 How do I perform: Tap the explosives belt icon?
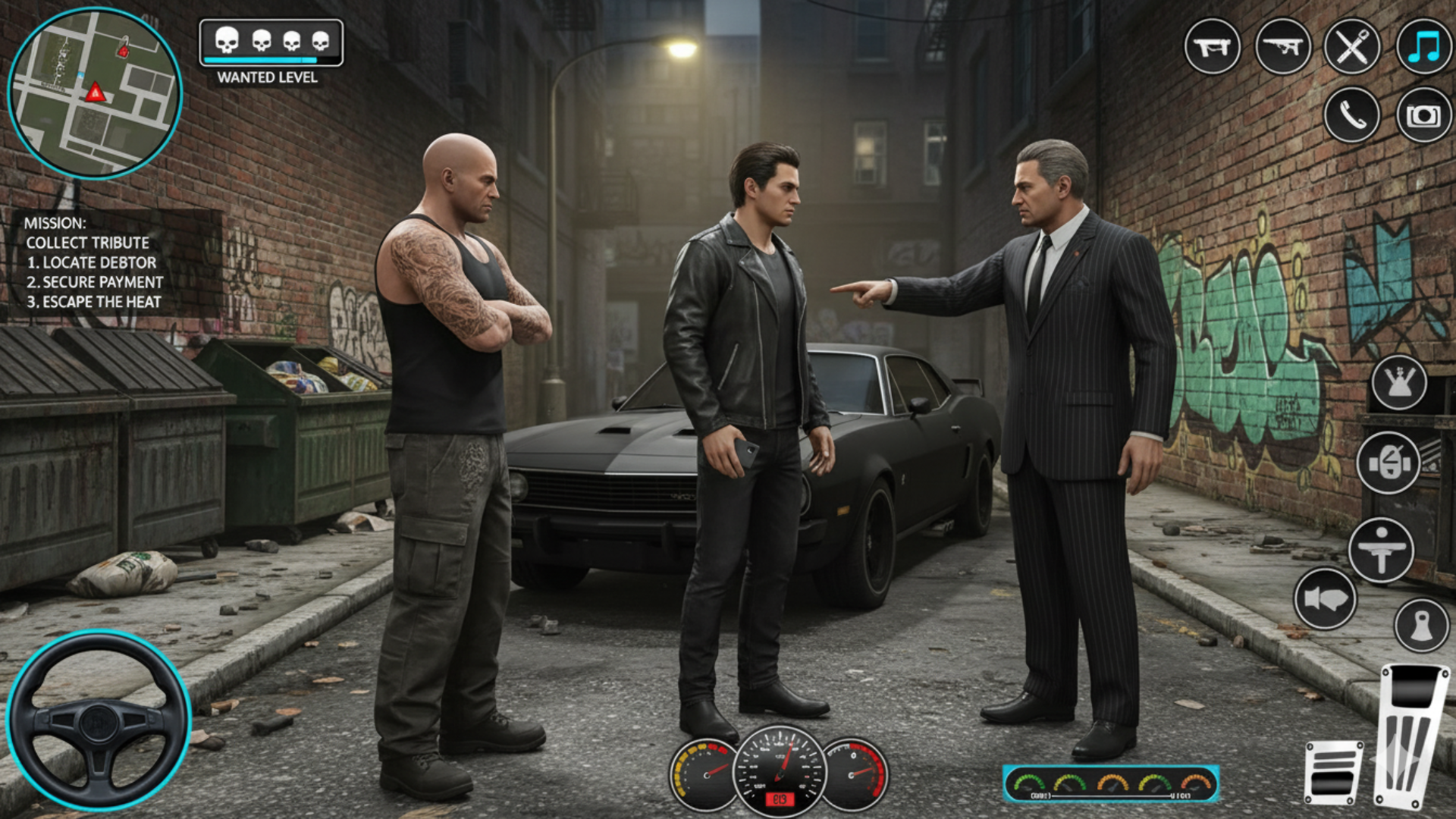click(1385, 459)
